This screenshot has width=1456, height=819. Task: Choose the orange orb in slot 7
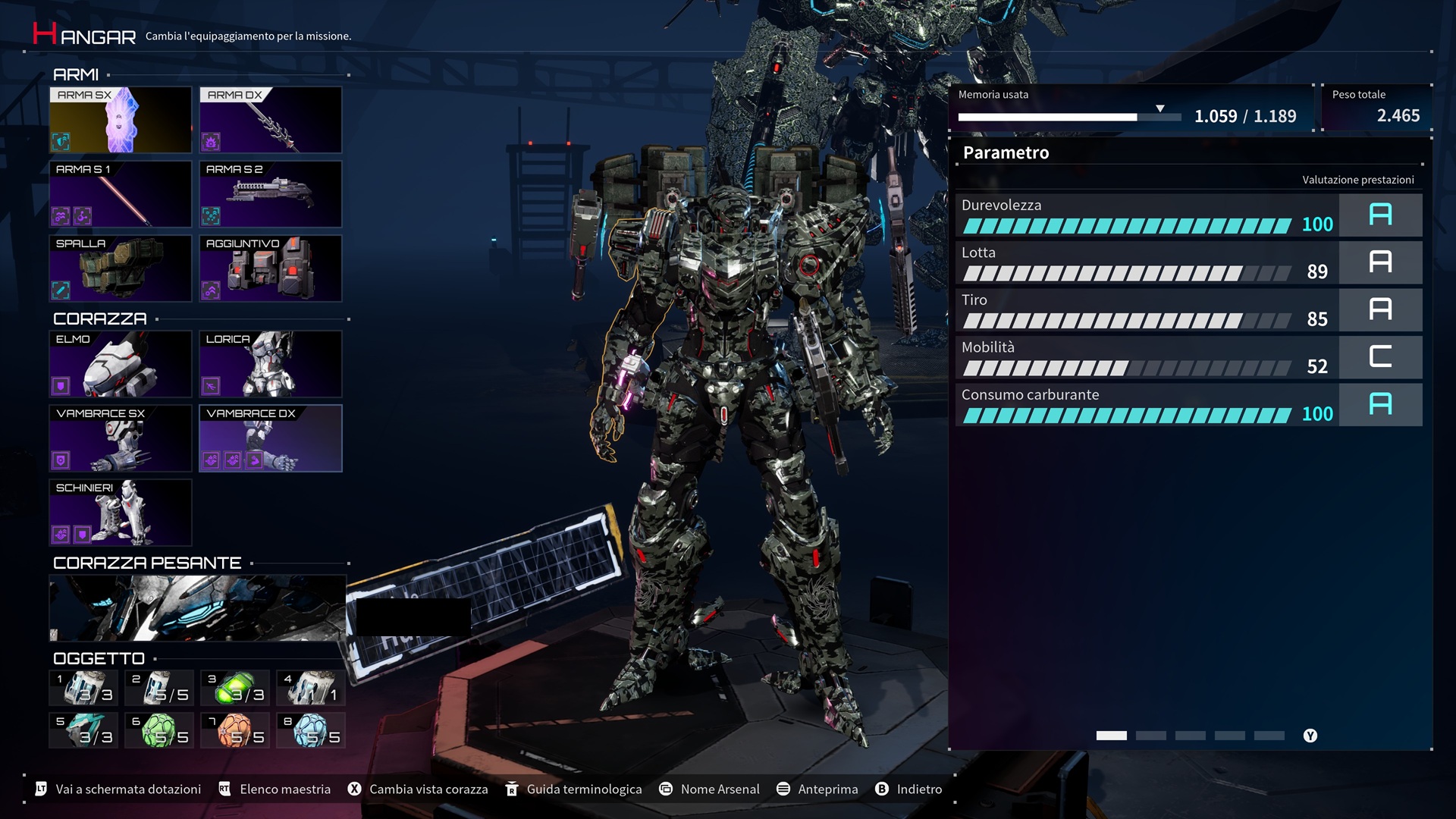pyautogui.click(x=235, y=730)
